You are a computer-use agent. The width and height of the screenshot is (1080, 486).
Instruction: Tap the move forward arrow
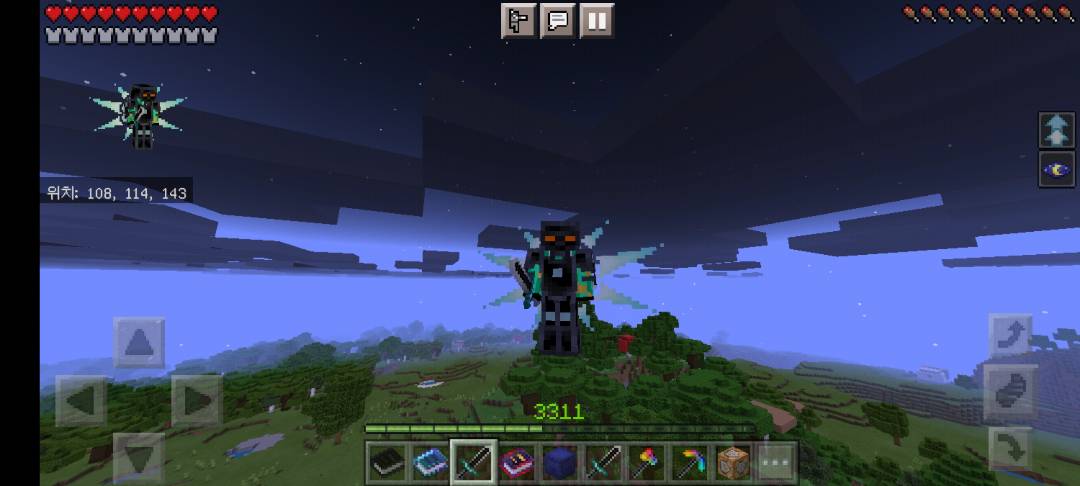tap(139, 343)
